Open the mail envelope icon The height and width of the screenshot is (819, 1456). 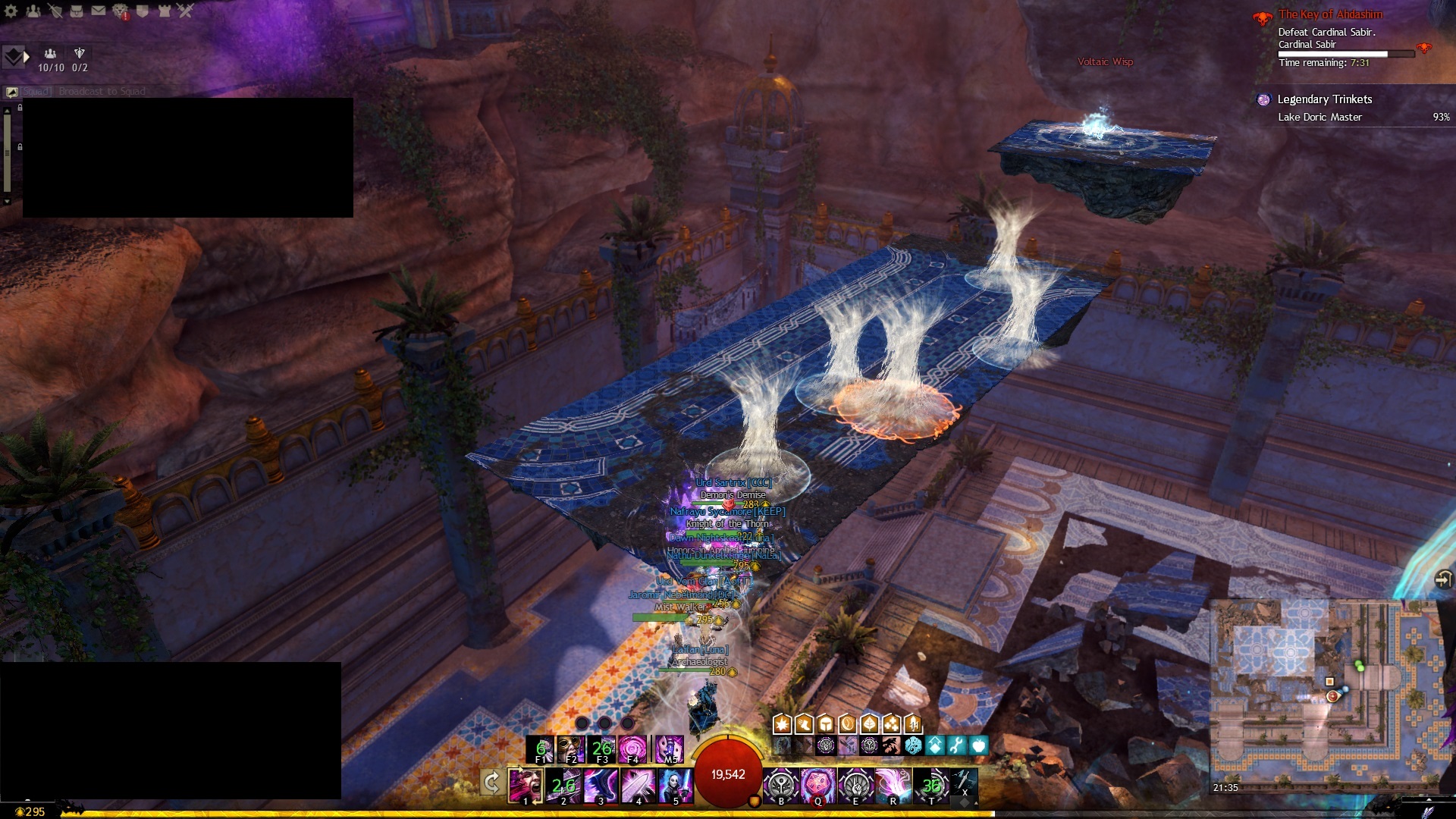coord(99,11)
